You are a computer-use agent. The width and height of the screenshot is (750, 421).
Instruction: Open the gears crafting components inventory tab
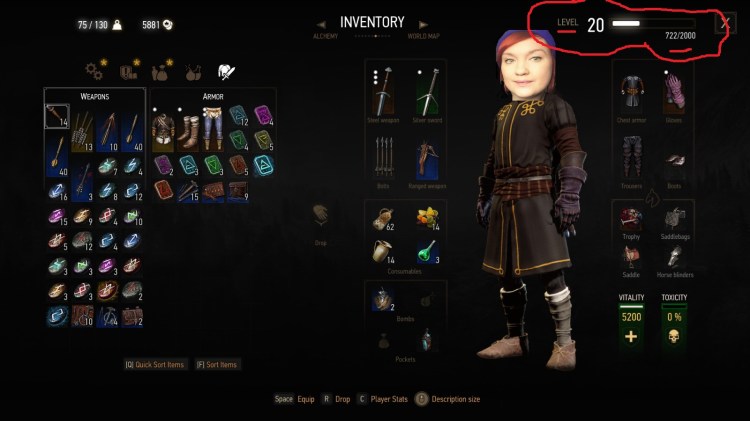[x=96, y=71]
